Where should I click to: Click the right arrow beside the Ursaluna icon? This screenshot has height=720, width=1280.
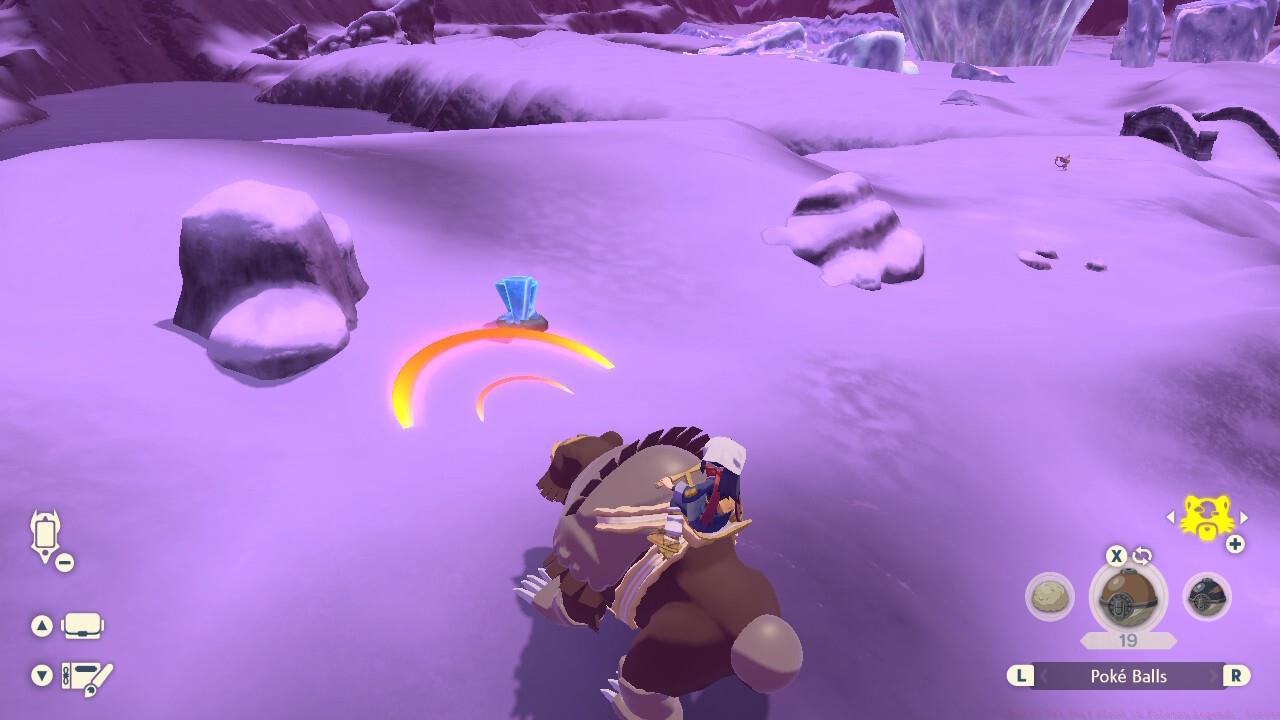pos(1243,517)
